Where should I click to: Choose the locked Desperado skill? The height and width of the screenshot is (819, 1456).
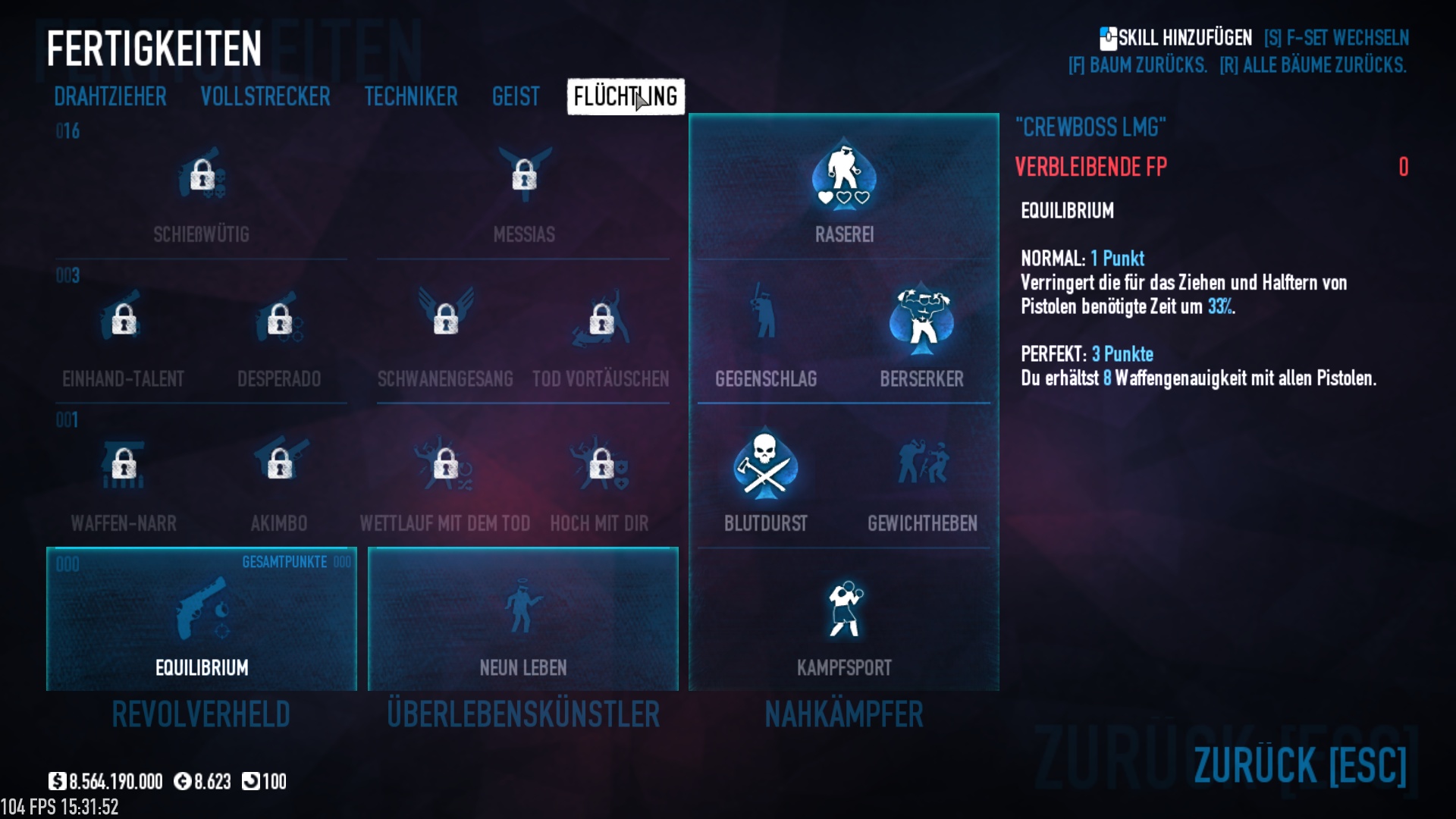pos(279,320)
